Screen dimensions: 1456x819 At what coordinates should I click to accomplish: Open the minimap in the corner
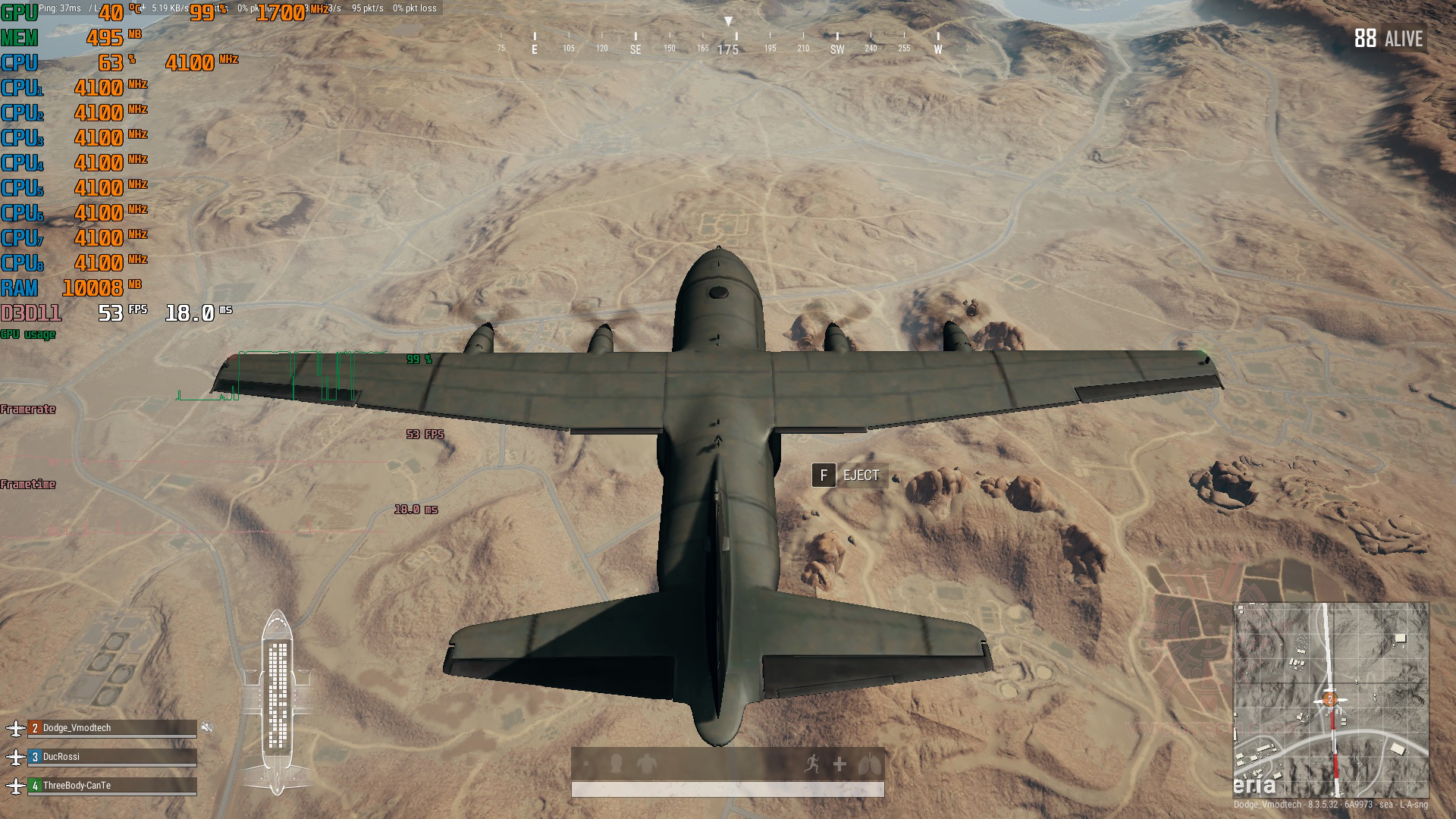(1331, 699)
